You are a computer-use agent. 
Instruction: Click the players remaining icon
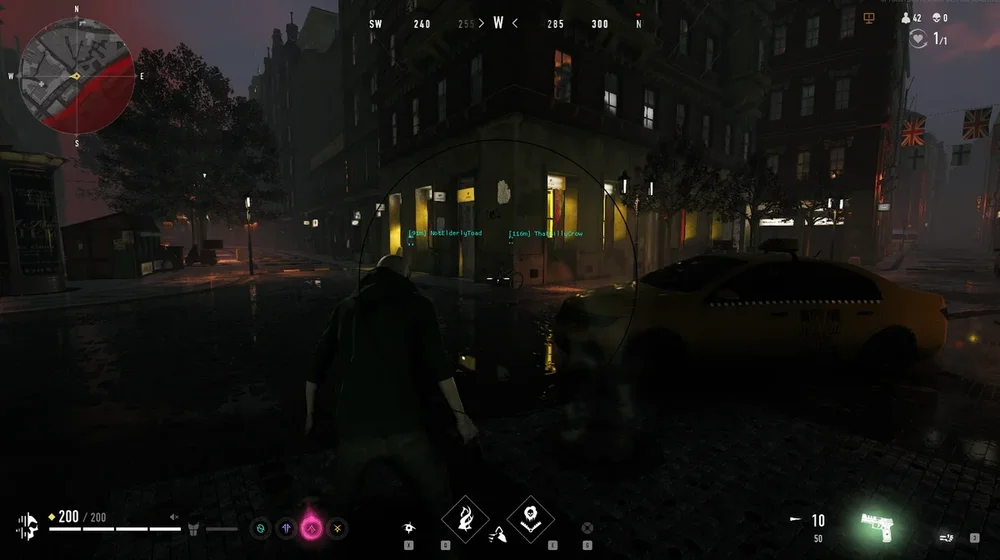(906, 18)
